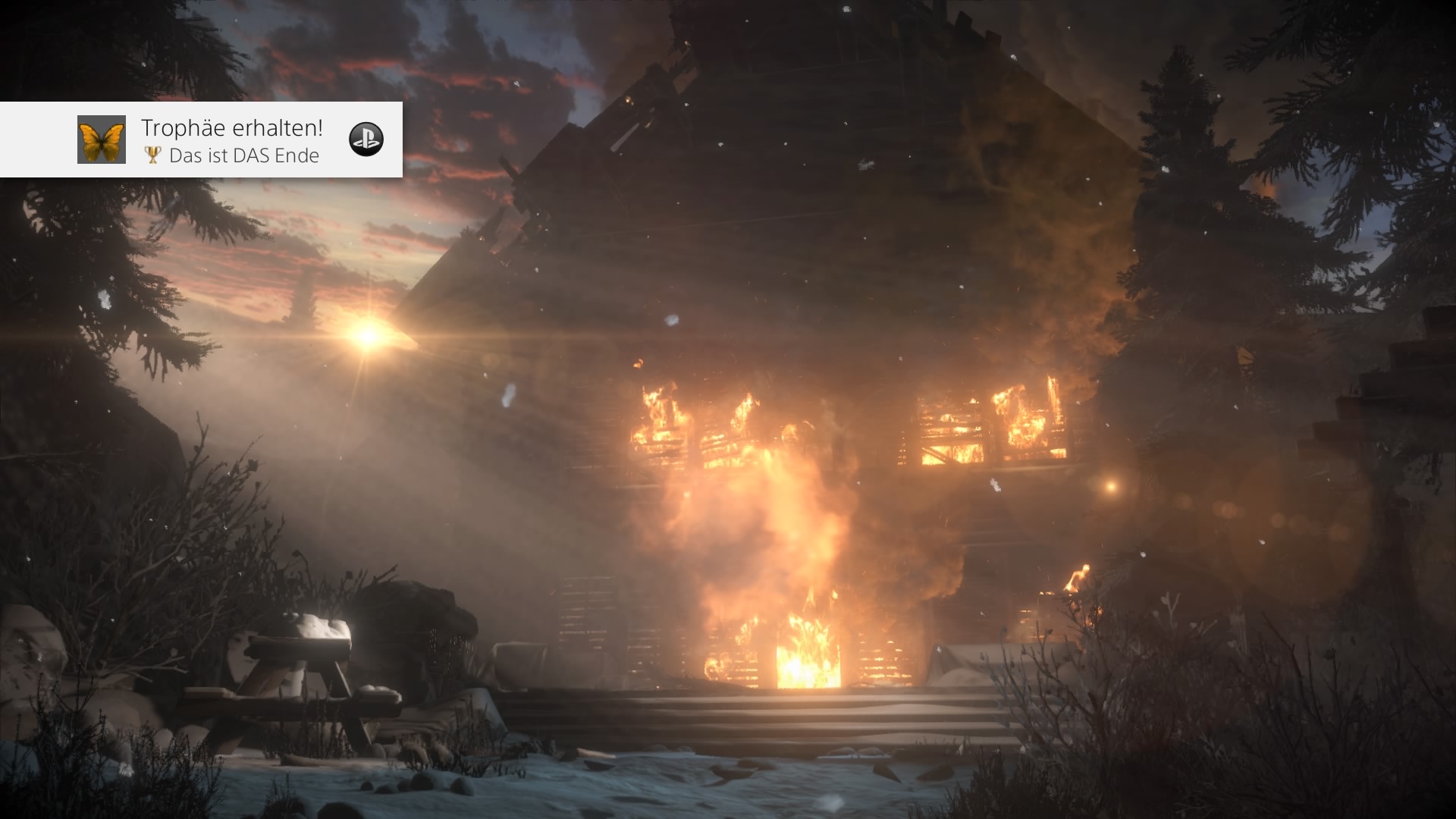Screen dimensions: 1456x819
Task: Tap the small trophy symbol beside the name
Action: click(152, 155)
